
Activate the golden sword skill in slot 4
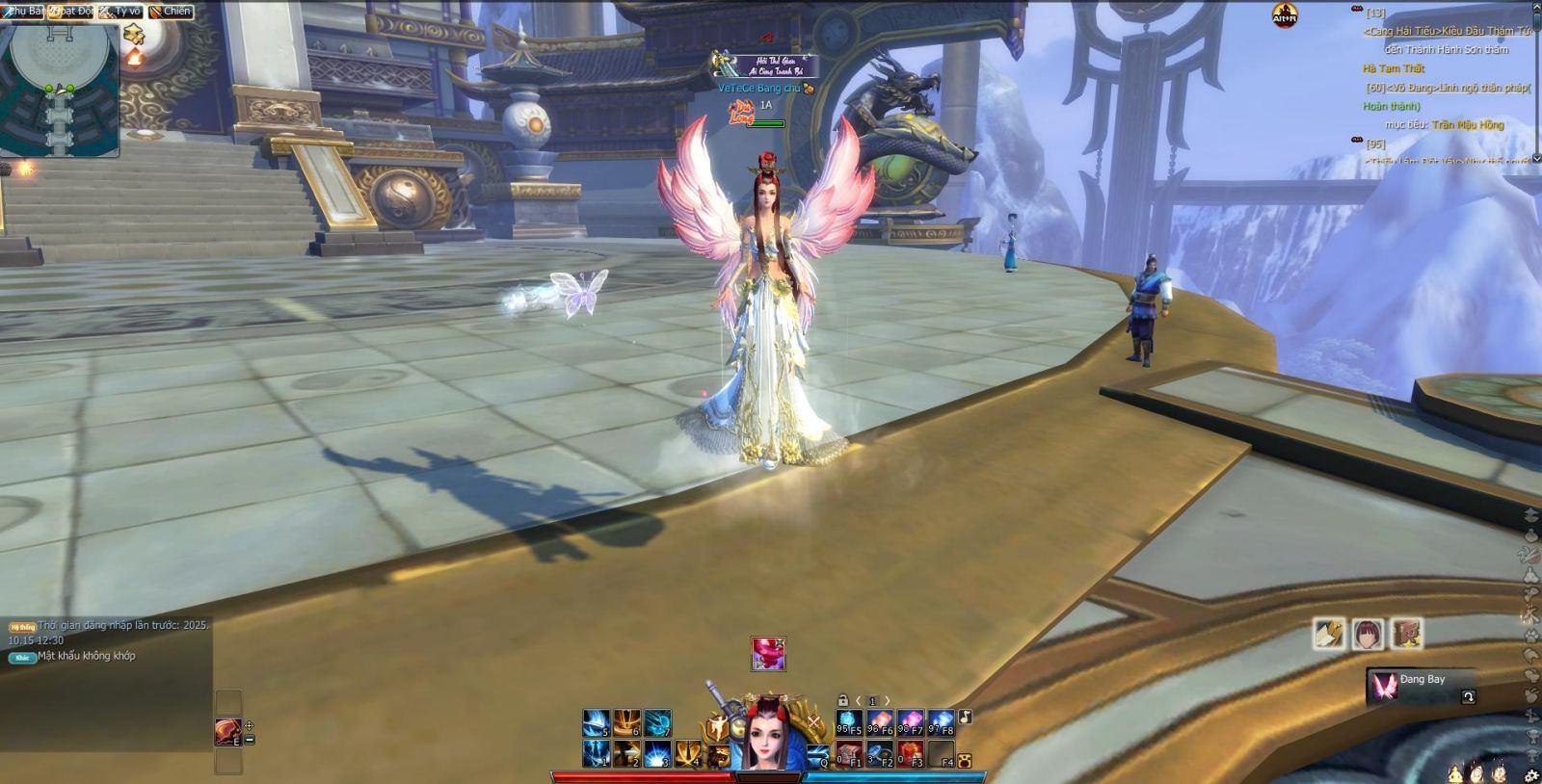tap(688, 753)
